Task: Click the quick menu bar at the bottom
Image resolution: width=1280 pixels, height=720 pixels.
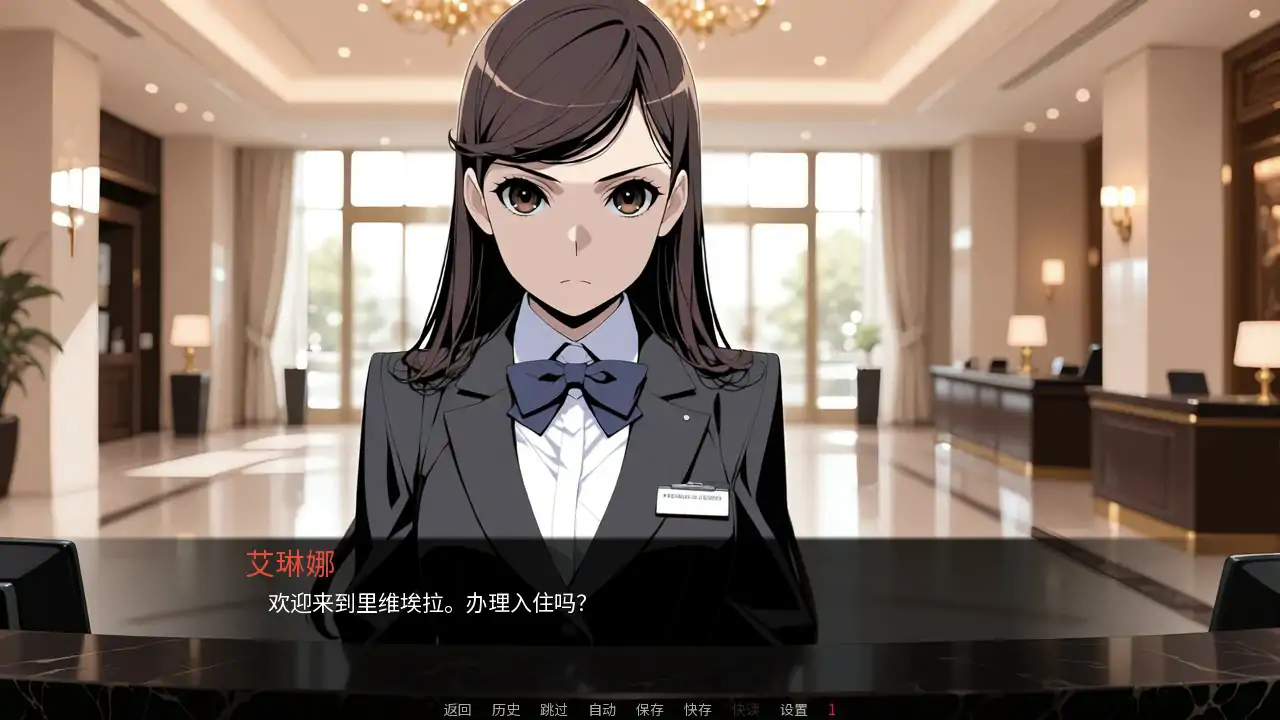Action: 640,711
